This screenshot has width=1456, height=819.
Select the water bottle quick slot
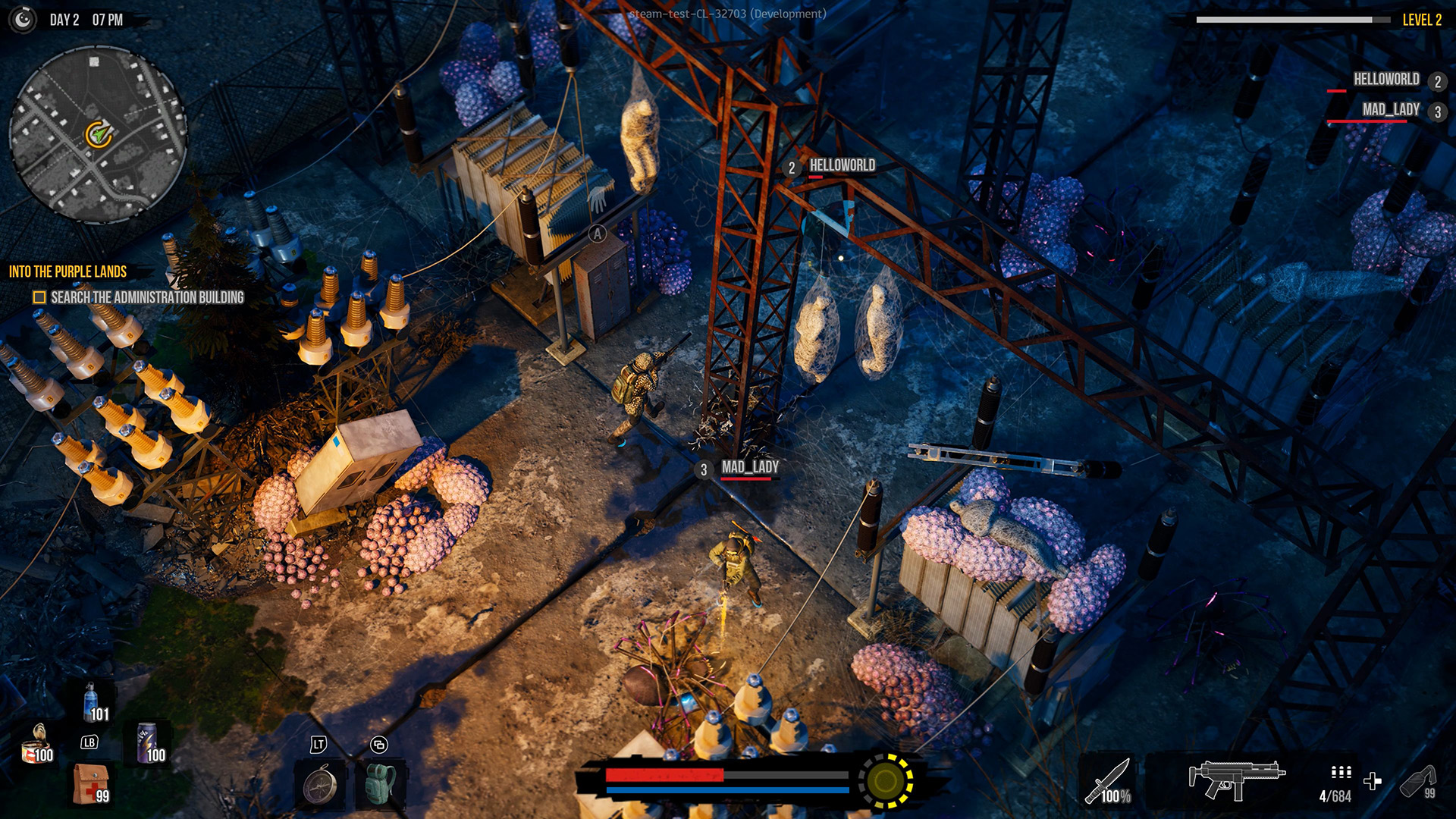coord(93,701)
